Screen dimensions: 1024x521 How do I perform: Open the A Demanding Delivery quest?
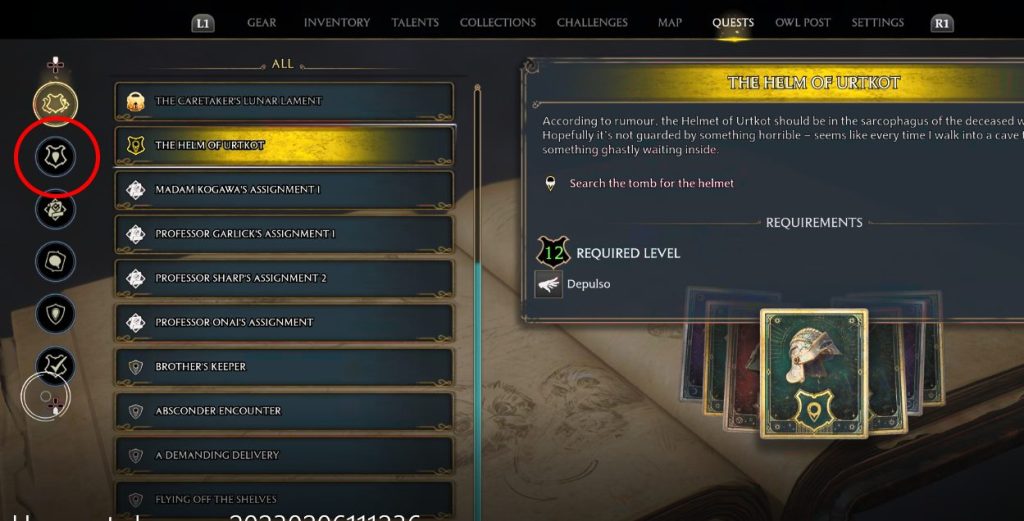tap(284, 455)
